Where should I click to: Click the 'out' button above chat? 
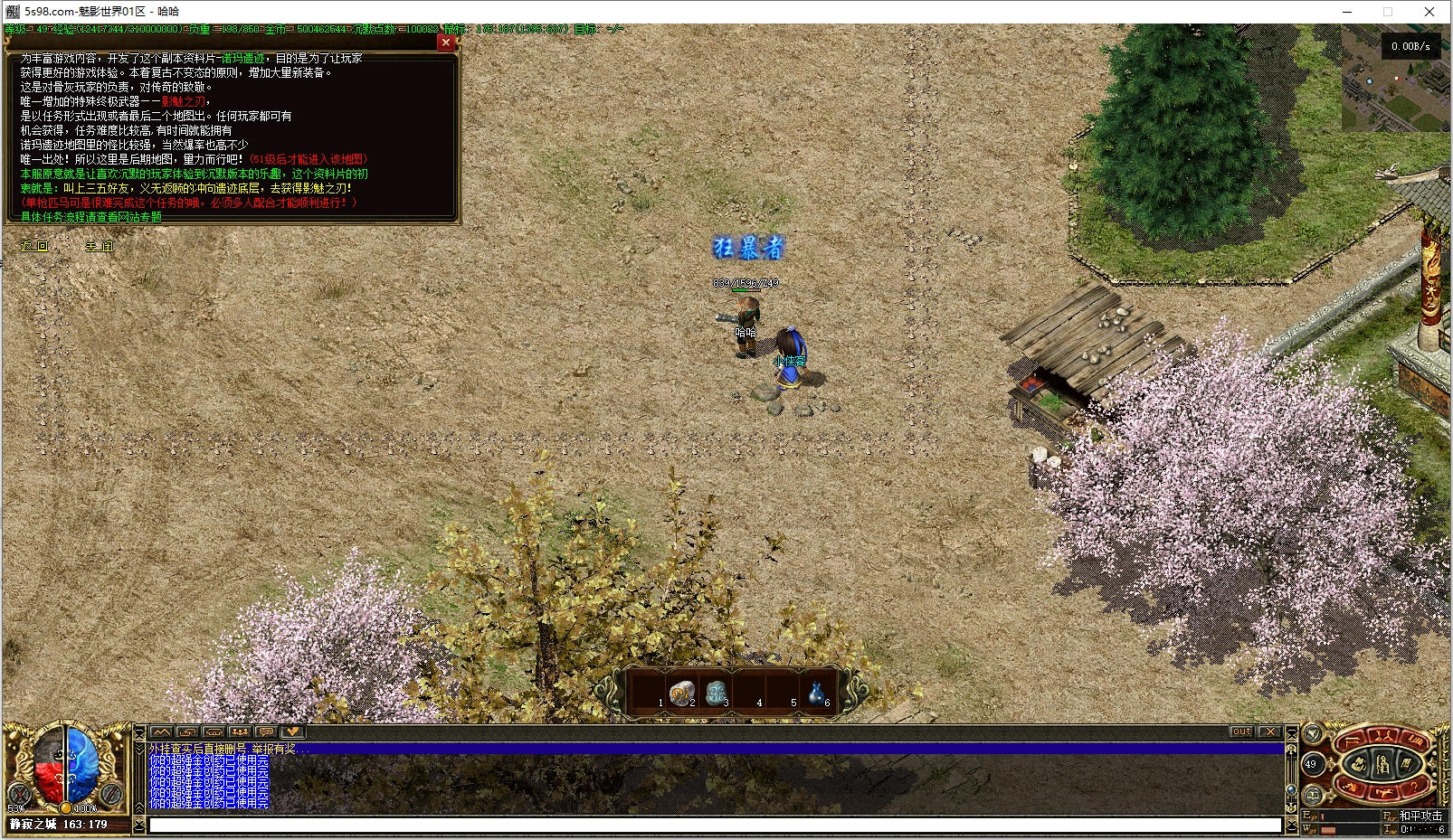coord(1241,731)
